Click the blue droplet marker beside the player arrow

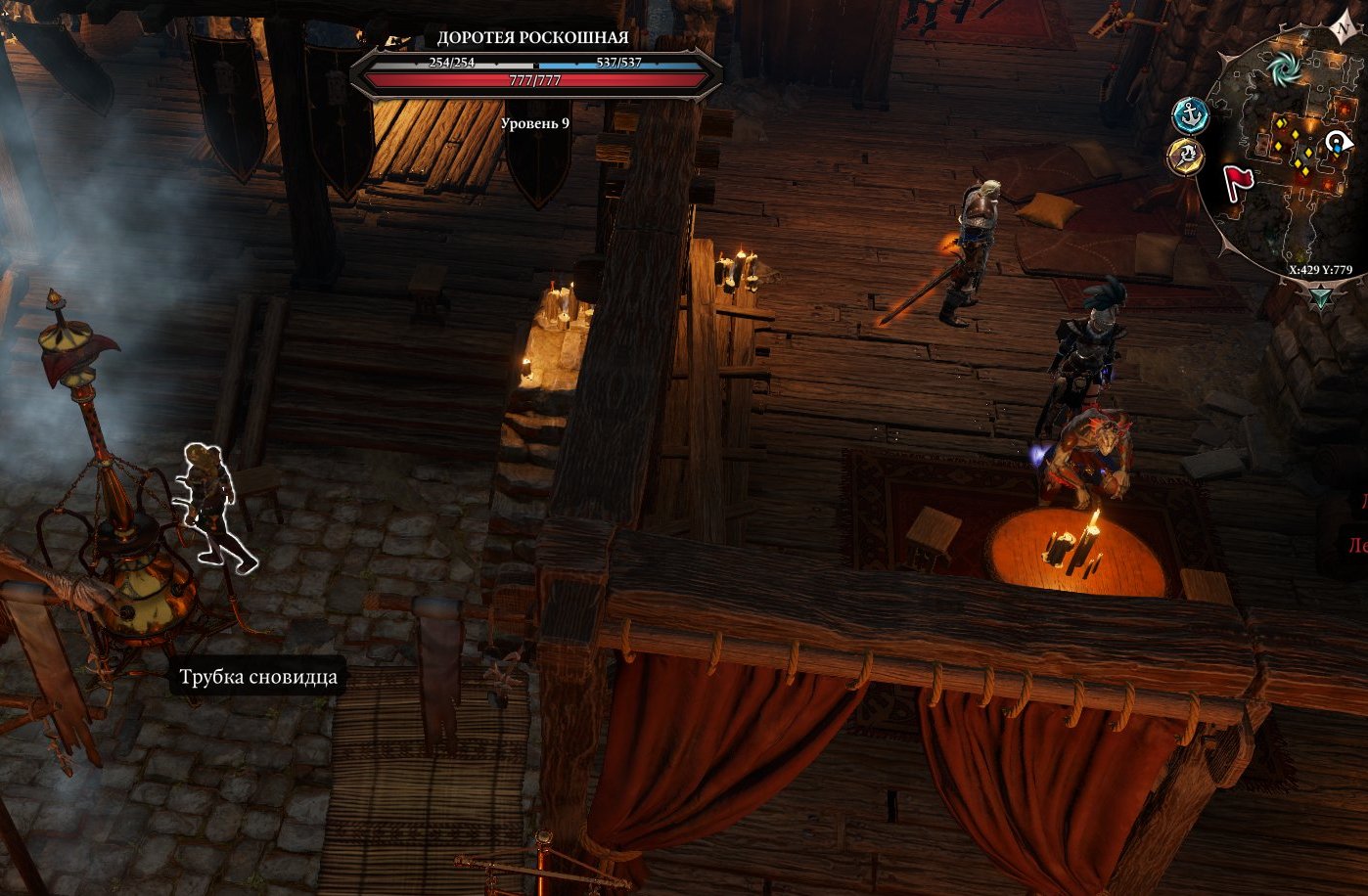[1338, 151]
